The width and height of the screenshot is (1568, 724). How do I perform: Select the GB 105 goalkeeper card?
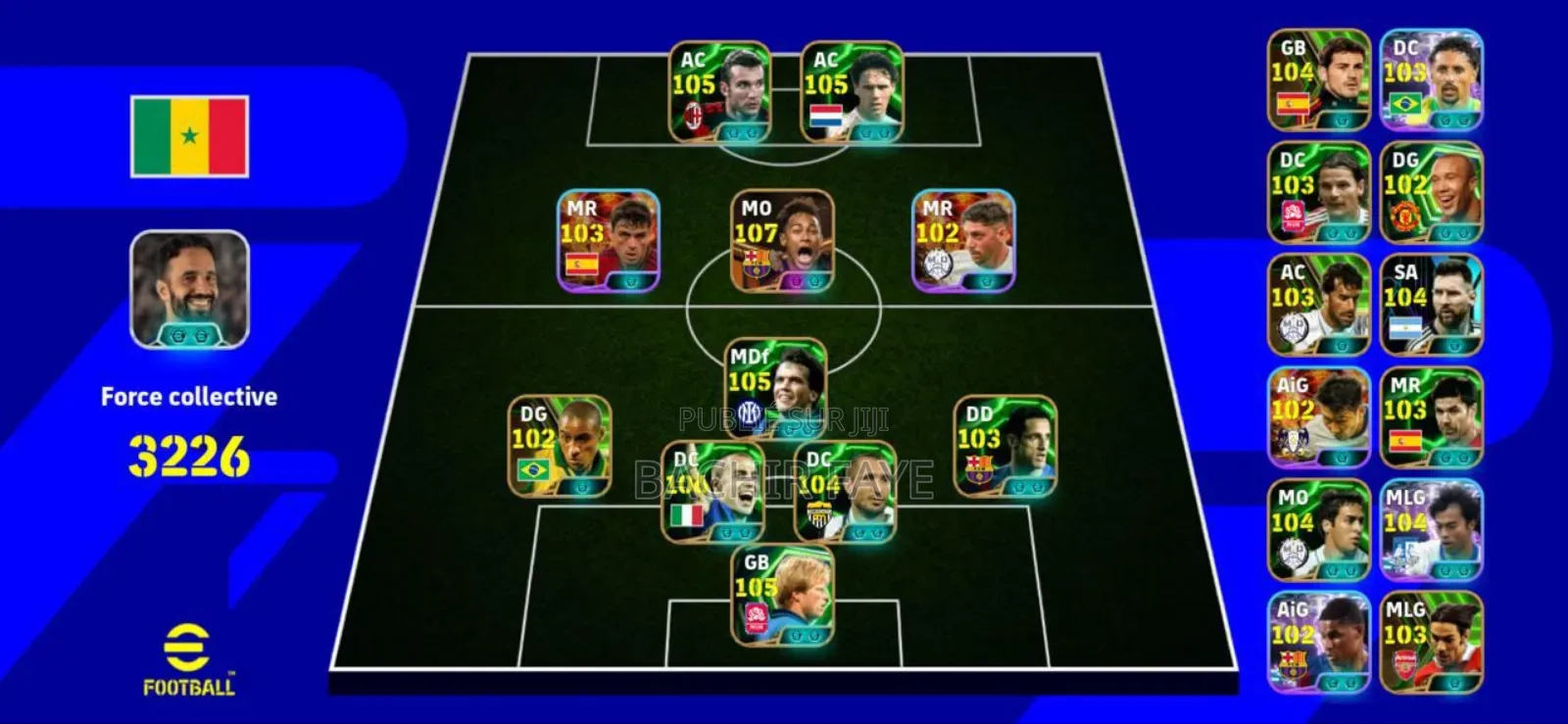pos(782,597)
